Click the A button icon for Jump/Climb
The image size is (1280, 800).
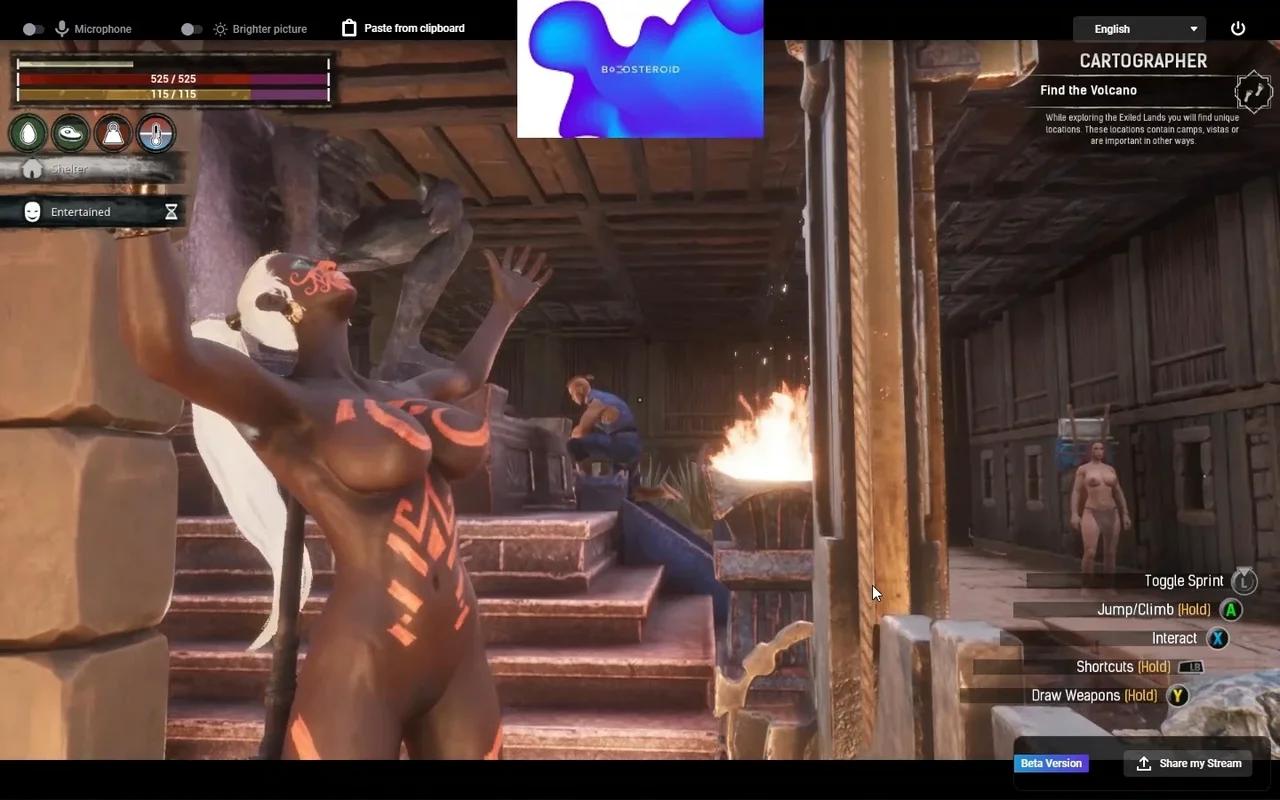coord(1231,609)
